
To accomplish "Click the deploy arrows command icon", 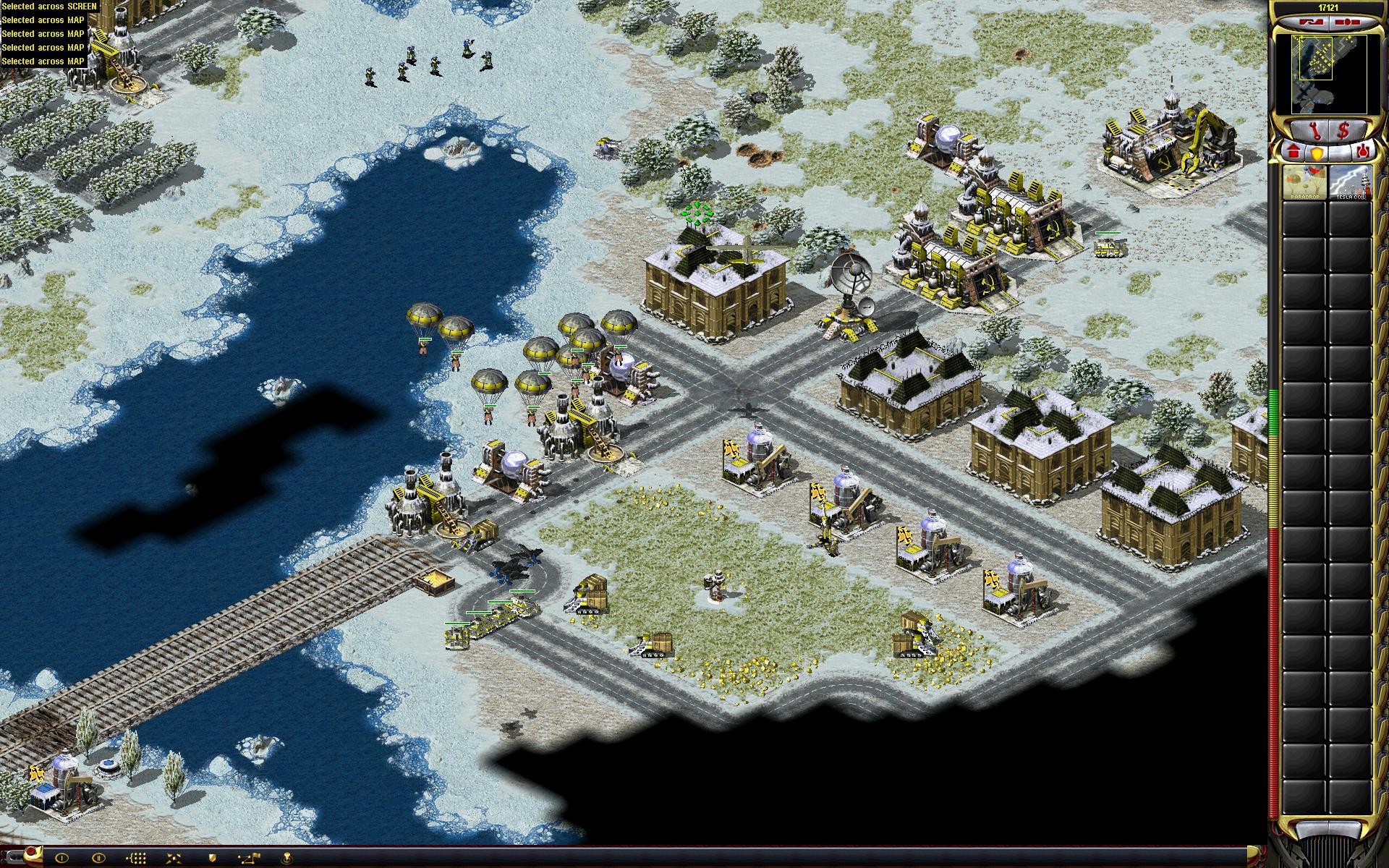I will coord(174,858).
